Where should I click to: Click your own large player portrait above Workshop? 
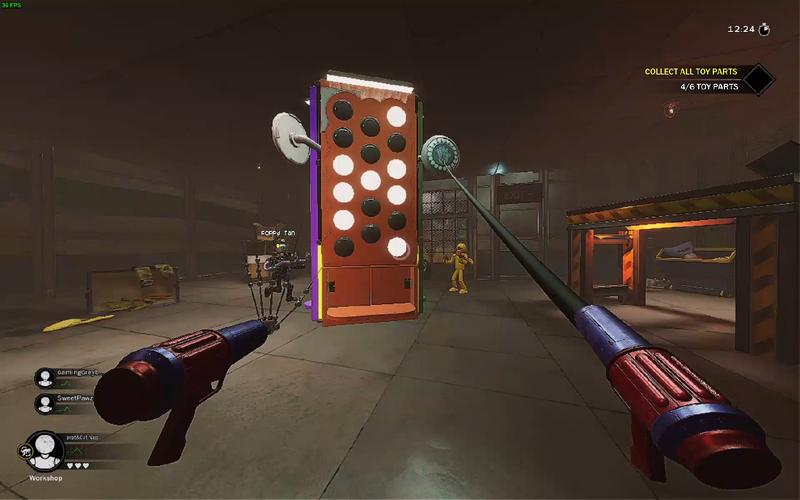pyautogui.click(x=45, y=451)
